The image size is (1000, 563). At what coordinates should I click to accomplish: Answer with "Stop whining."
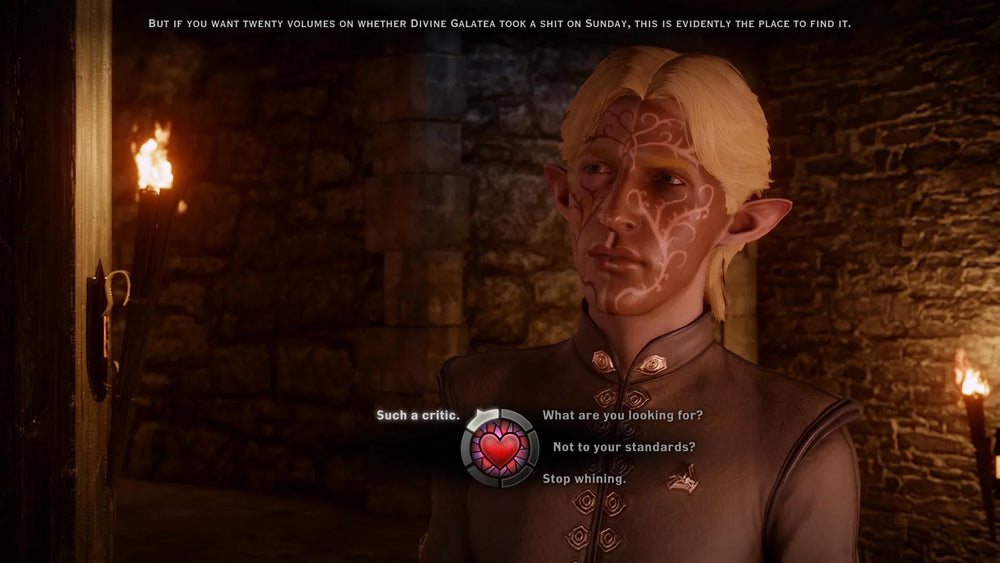coord(584,479)
